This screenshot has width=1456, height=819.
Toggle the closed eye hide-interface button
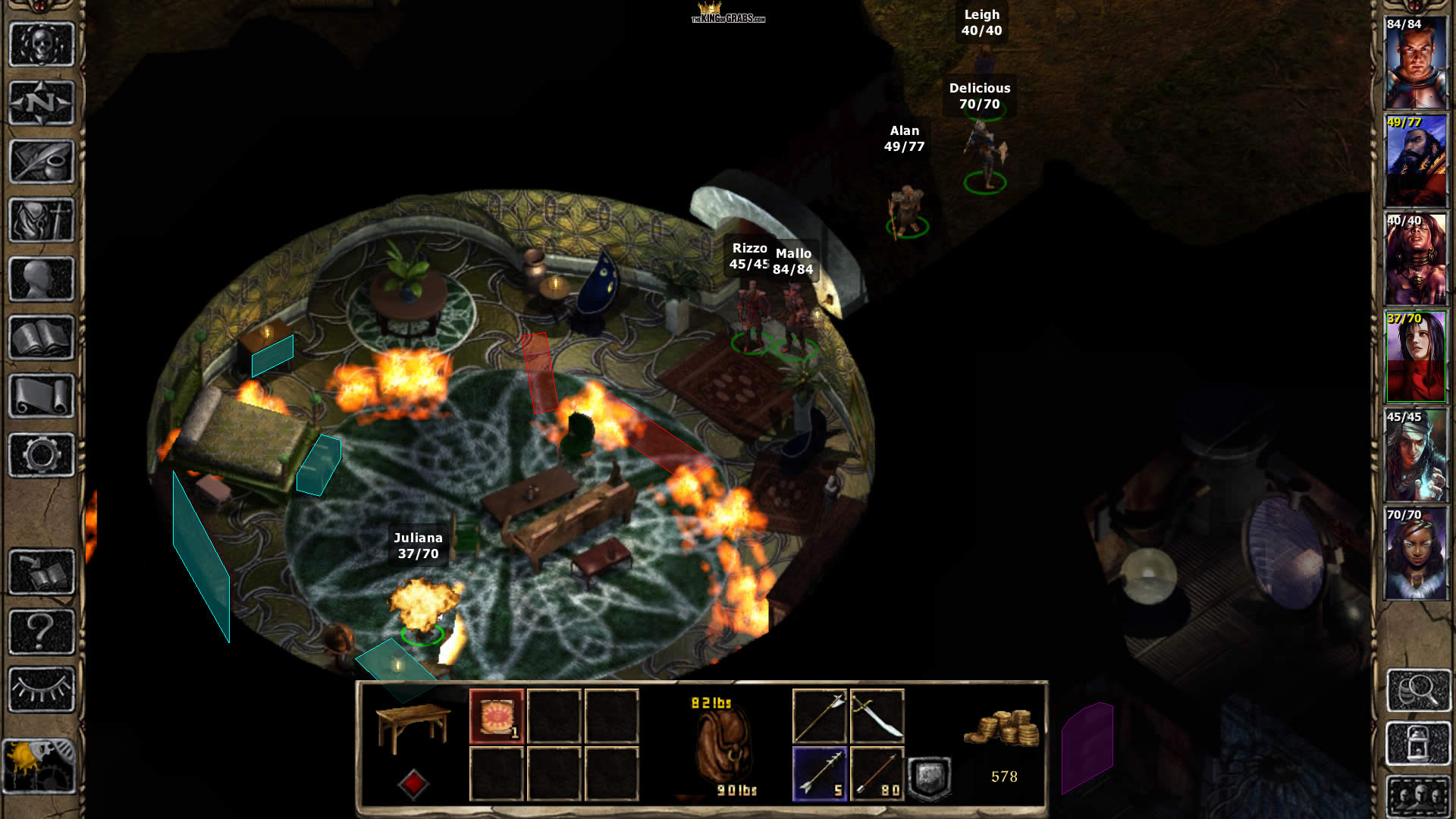42,689
